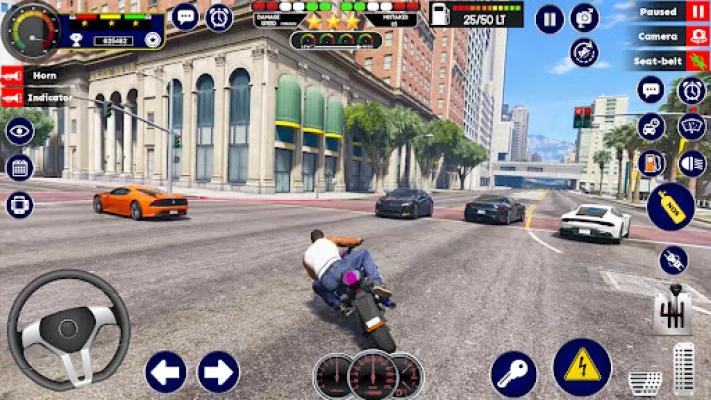Tap the brake pedal
Image resolution: width=711 pixels, height=400 pixels.
click(x=644, y=381)
